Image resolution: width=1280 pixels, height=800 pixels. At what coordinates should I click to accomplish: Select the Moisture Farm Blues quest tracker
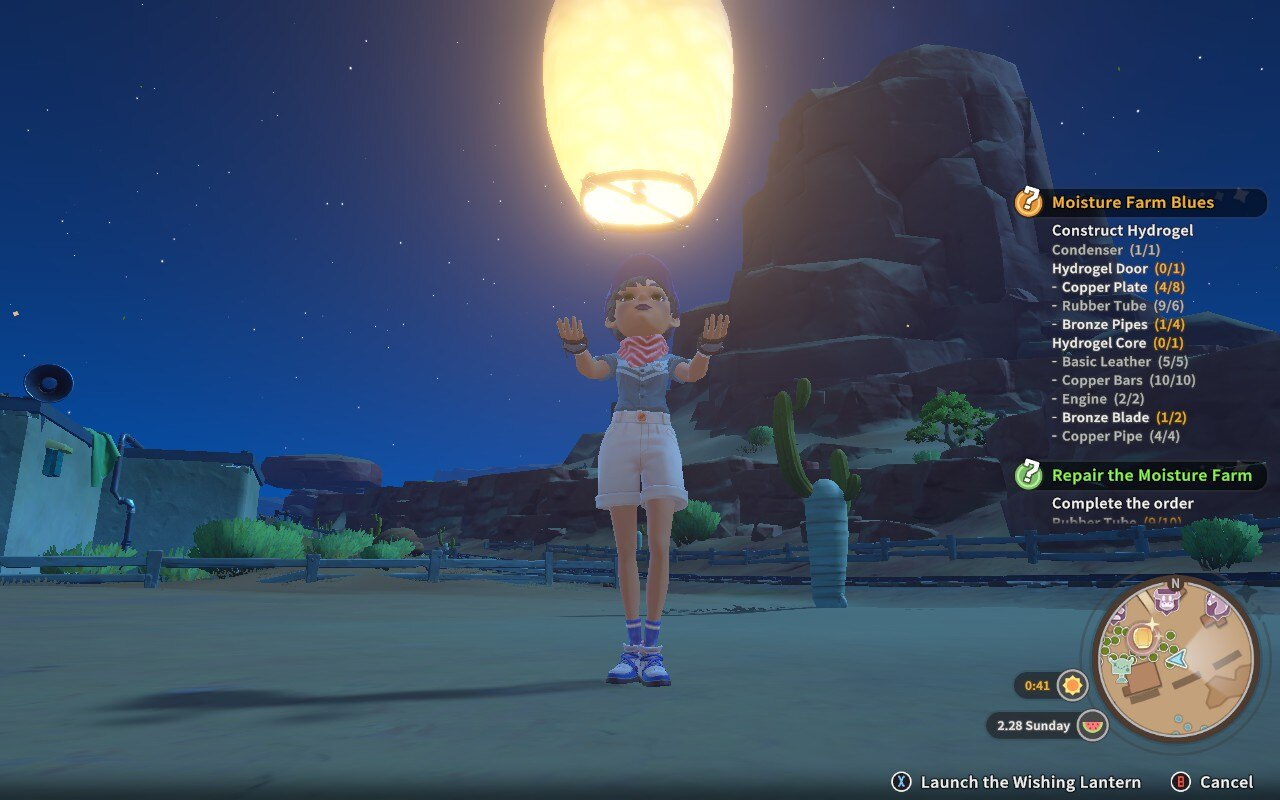(1132, 202)
